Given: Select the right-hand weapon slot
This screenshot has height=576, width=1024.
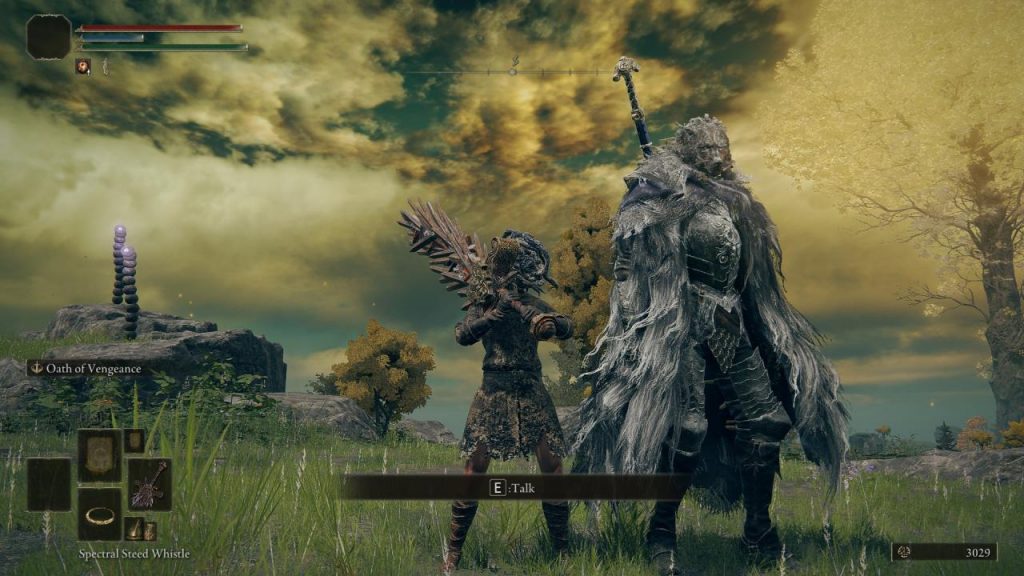Looking at the screenshot, I should click(x=149, y=484).
